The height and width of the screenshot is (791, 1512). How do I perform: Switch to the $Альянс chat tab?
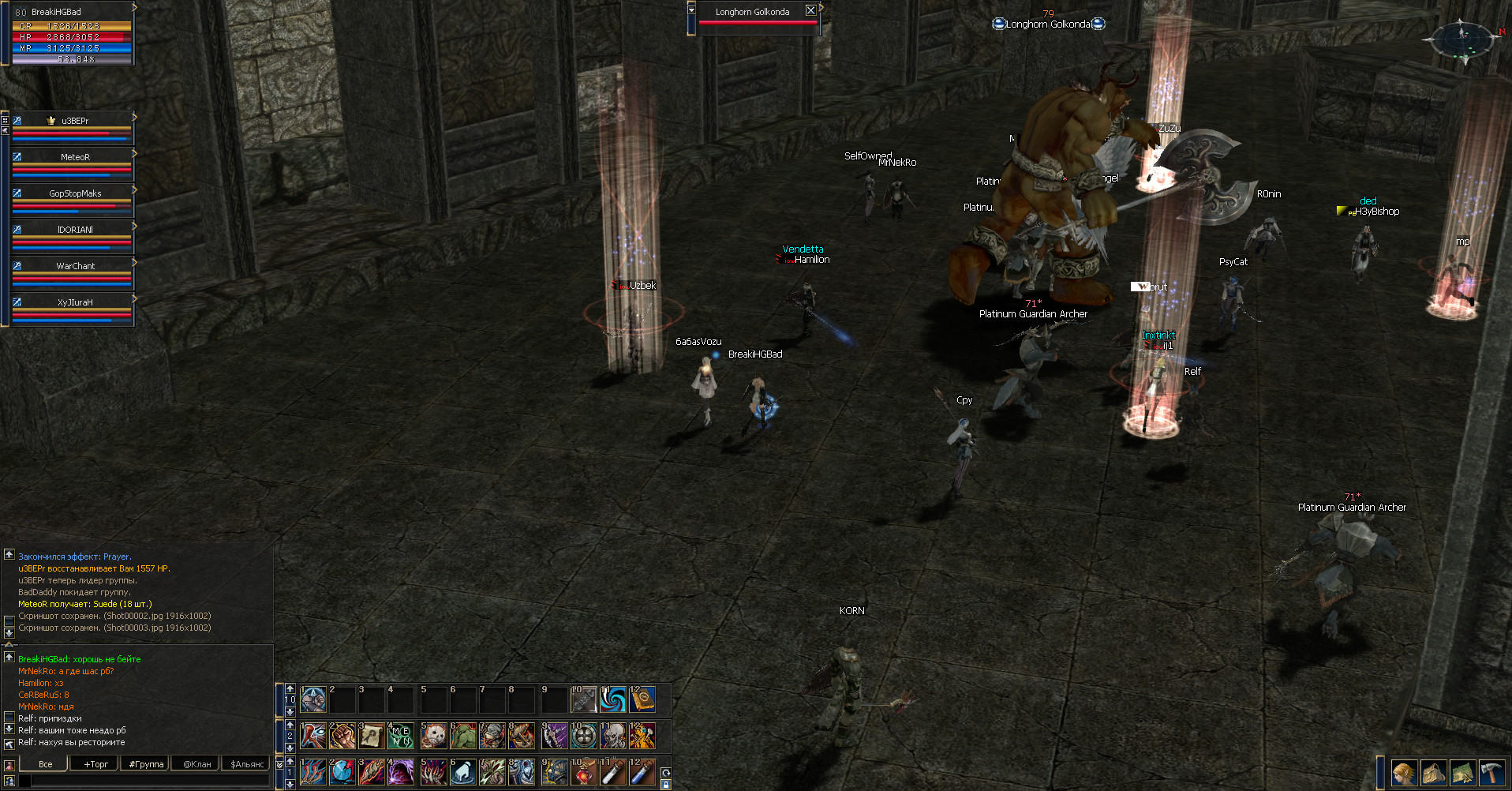click(247, 764)
